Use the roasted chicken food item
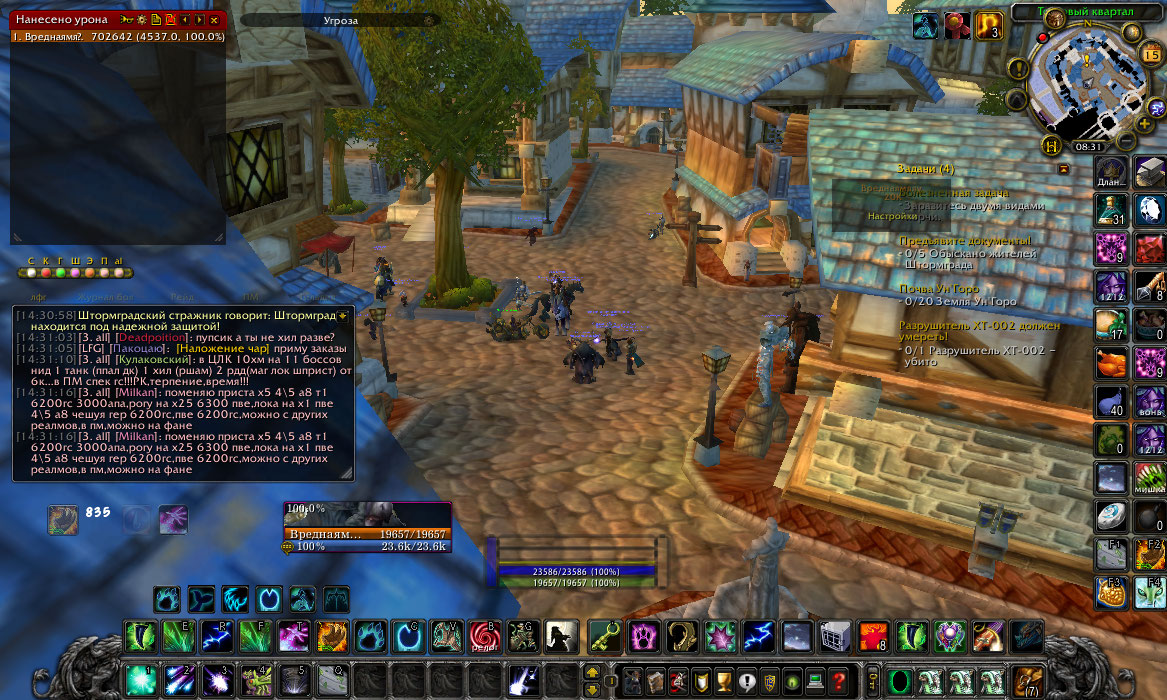This screenshot has height=700, width=1167. tap(1112, 363)
